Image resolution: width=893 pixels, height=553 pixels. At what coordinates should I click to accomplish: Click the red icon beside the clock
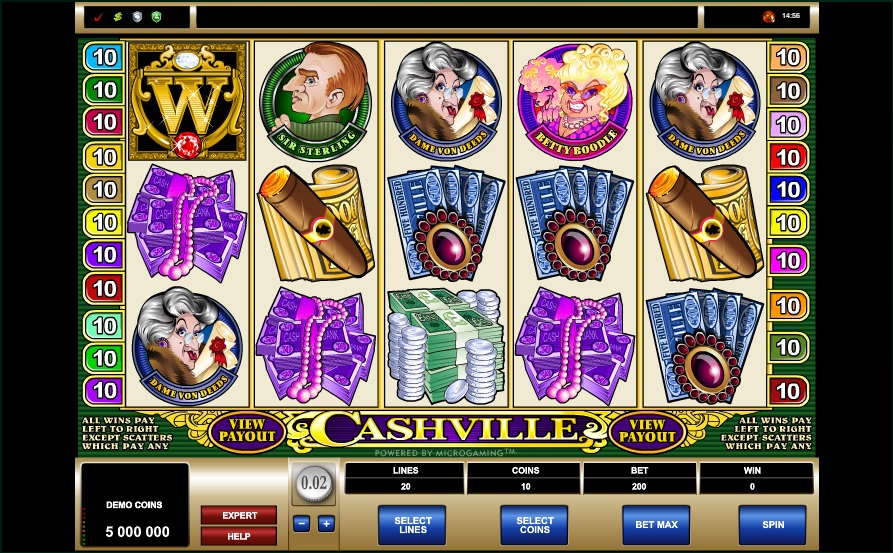tap(768, 17)
